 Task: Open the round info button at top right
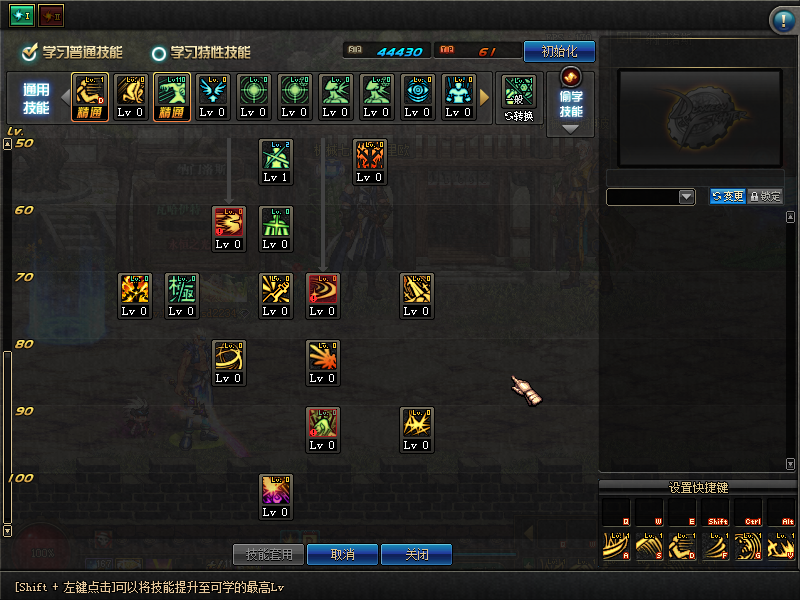coord(782,20)
